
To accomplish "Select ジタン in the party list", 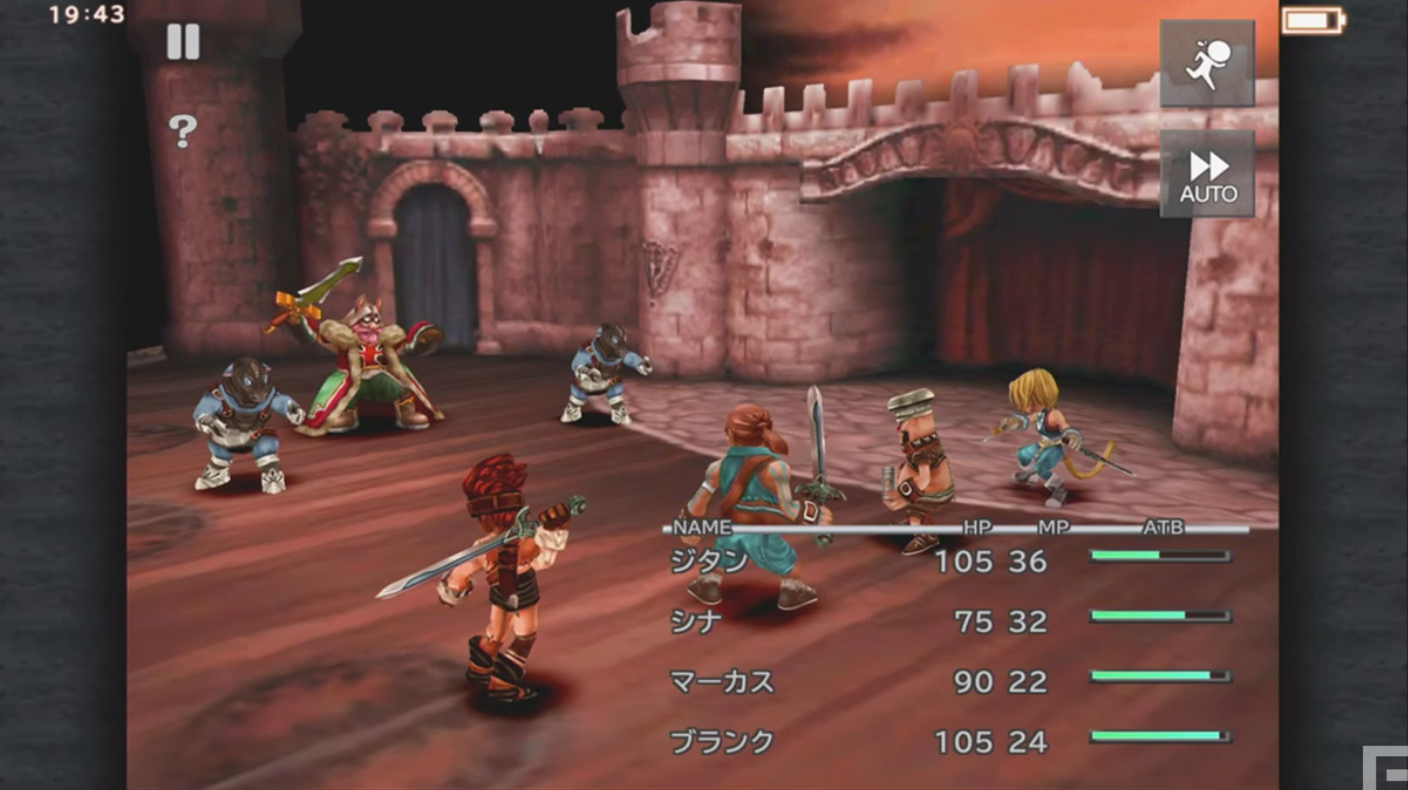I will (x=709, y=562).
